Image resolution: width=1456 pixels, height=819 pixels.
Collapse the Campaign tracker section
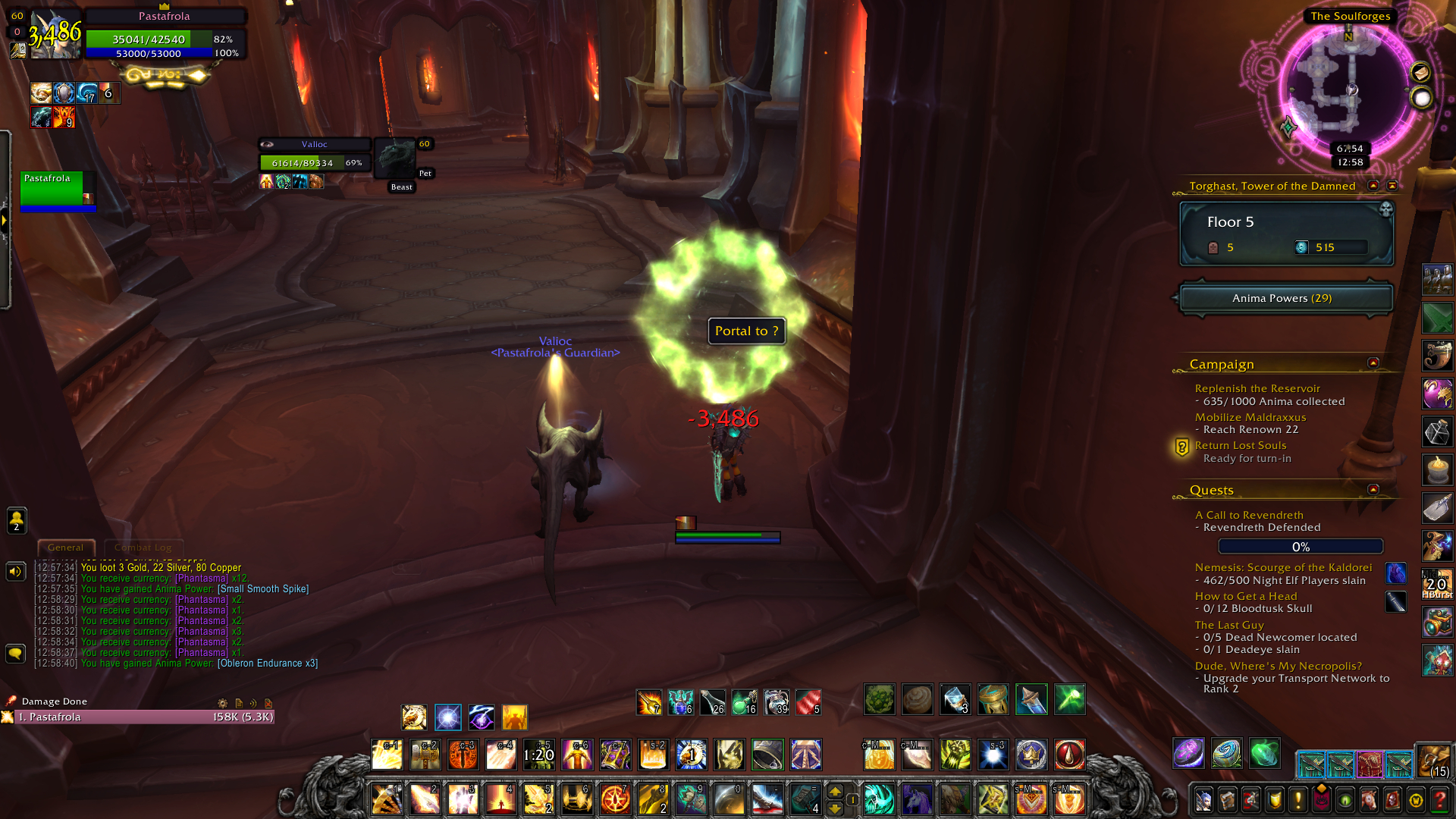click(x=1373, y=363)
